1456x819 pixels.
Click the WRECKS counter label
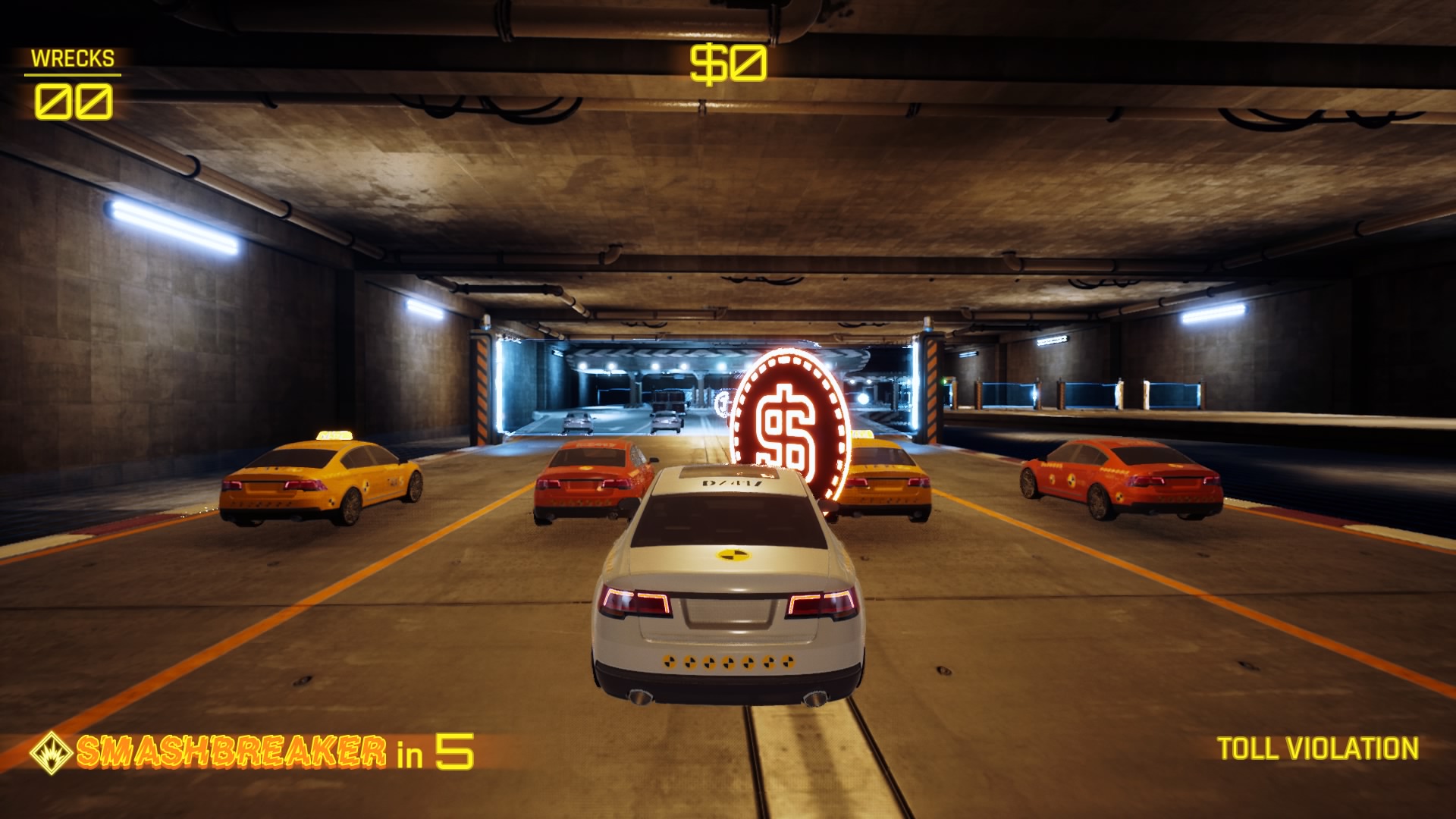[72, 56]
